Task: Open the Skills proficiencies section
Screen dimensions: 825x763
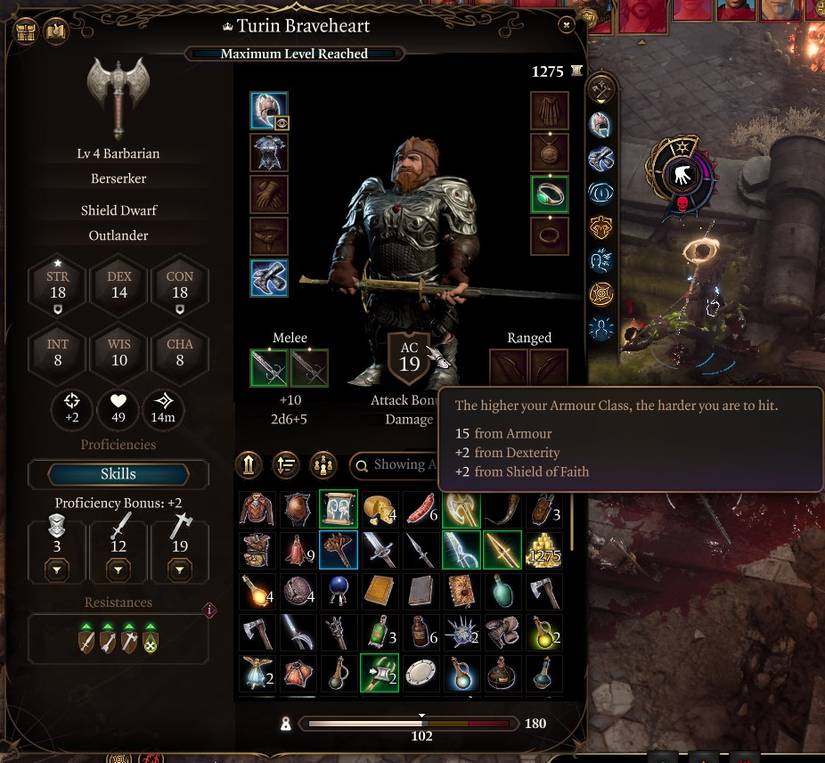Action: click(x=118, y=473)
